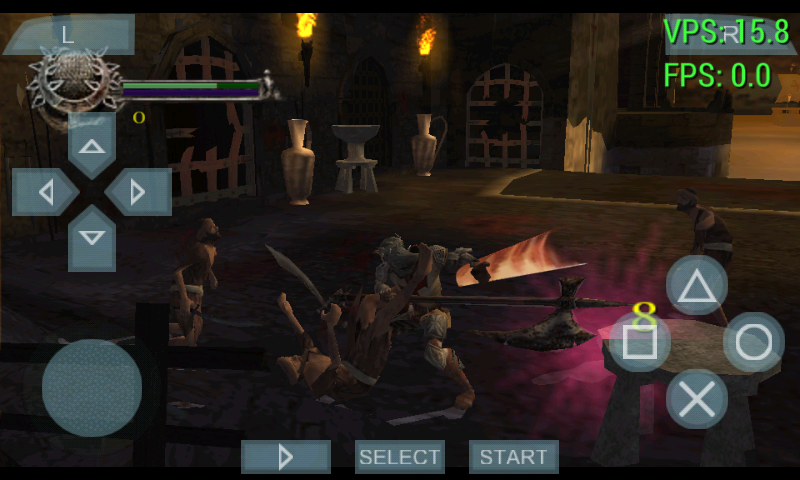
Task: Tap the circle action button
Action: [753, 342]
